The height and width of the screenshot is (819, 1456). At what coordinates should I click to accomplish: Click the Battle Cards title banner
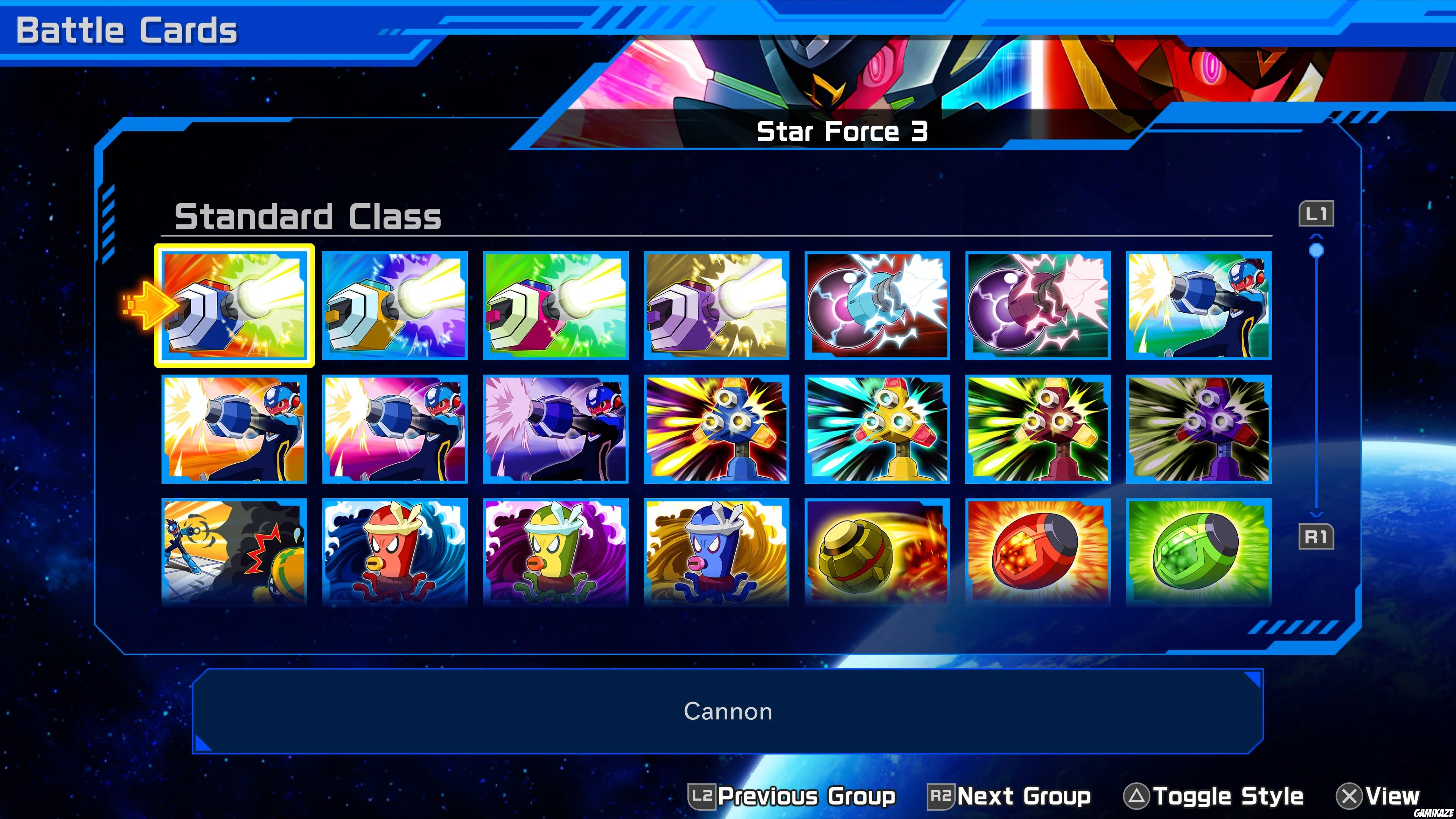(x=127, y=28)
